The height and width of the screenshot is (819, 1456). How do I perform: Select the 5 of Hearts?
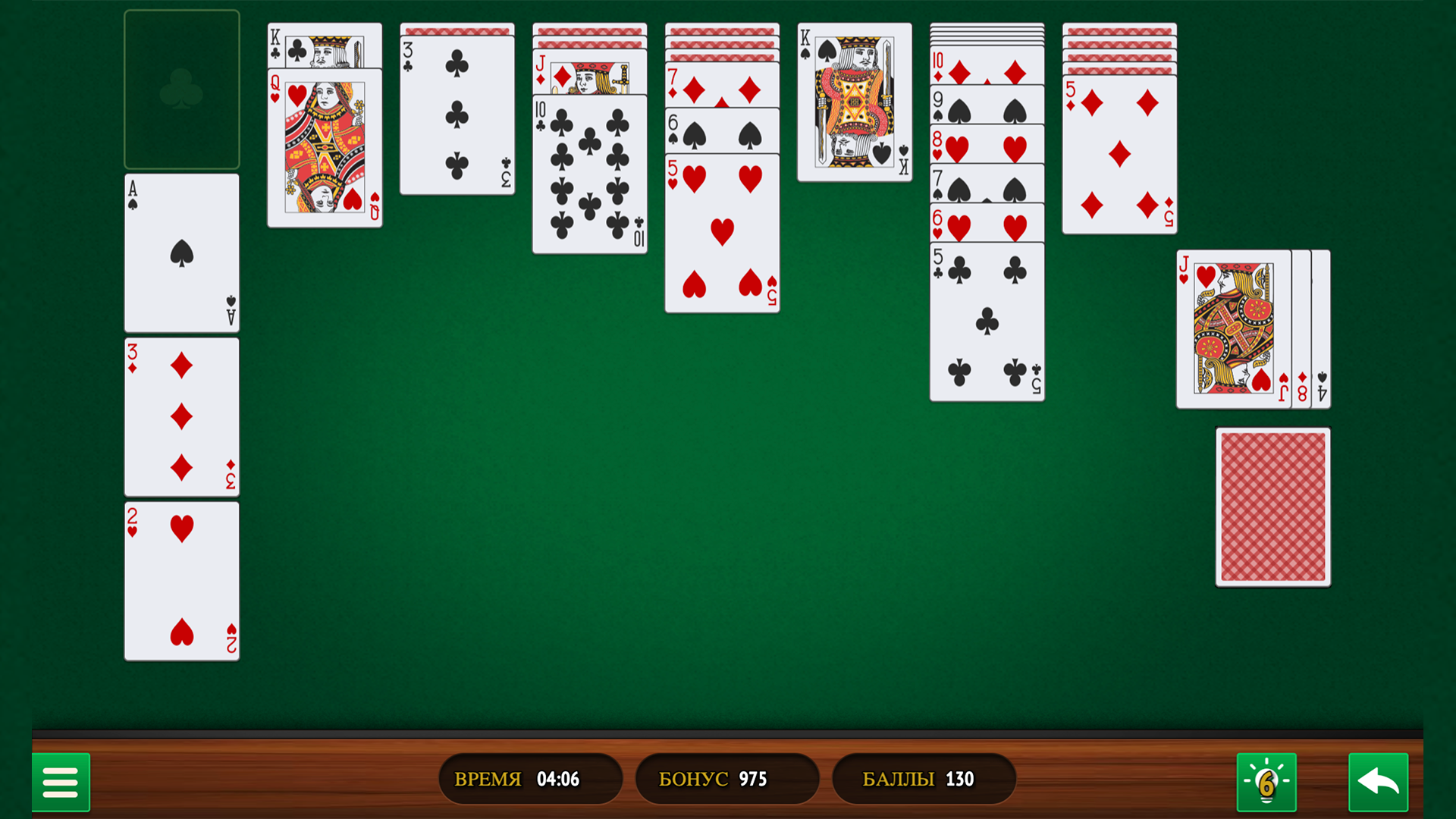tap(721, 227)
